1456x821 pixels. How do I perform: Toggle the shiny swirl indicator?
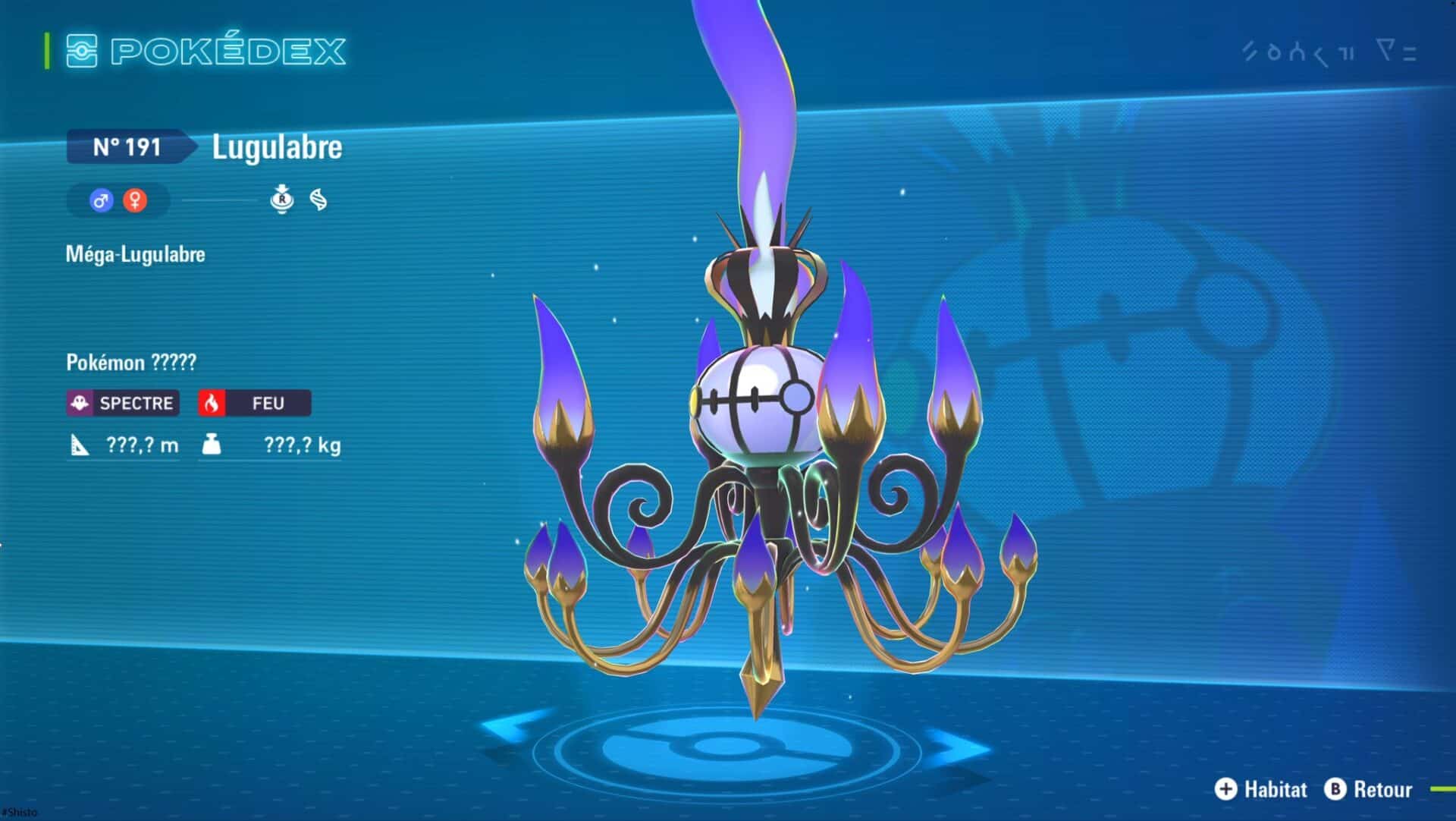(318, 201)
